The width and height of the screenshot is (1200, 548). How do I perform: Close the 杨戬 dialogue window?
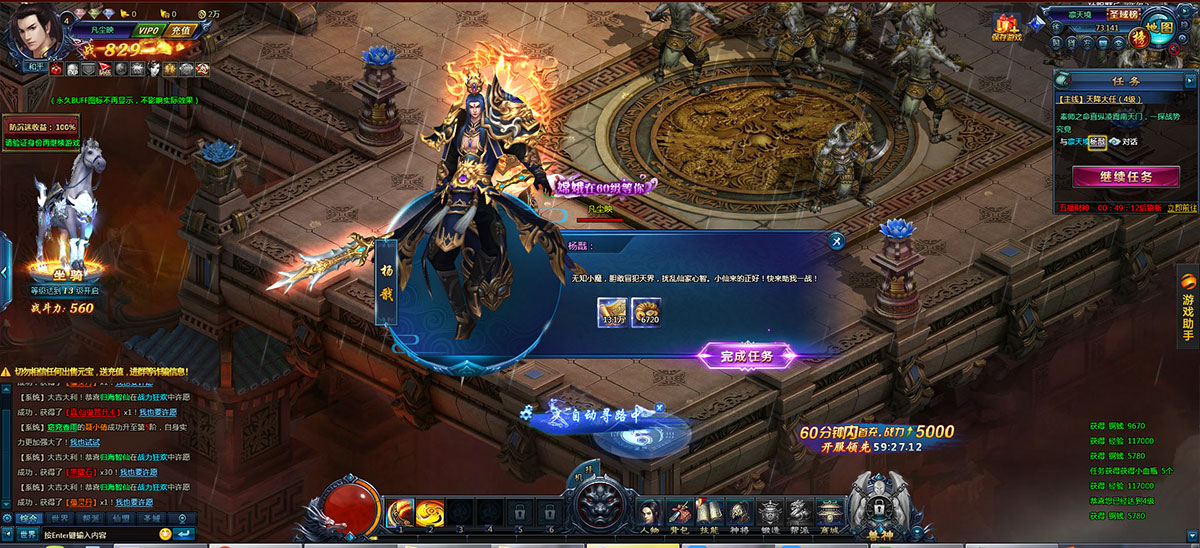pos(836,240)
